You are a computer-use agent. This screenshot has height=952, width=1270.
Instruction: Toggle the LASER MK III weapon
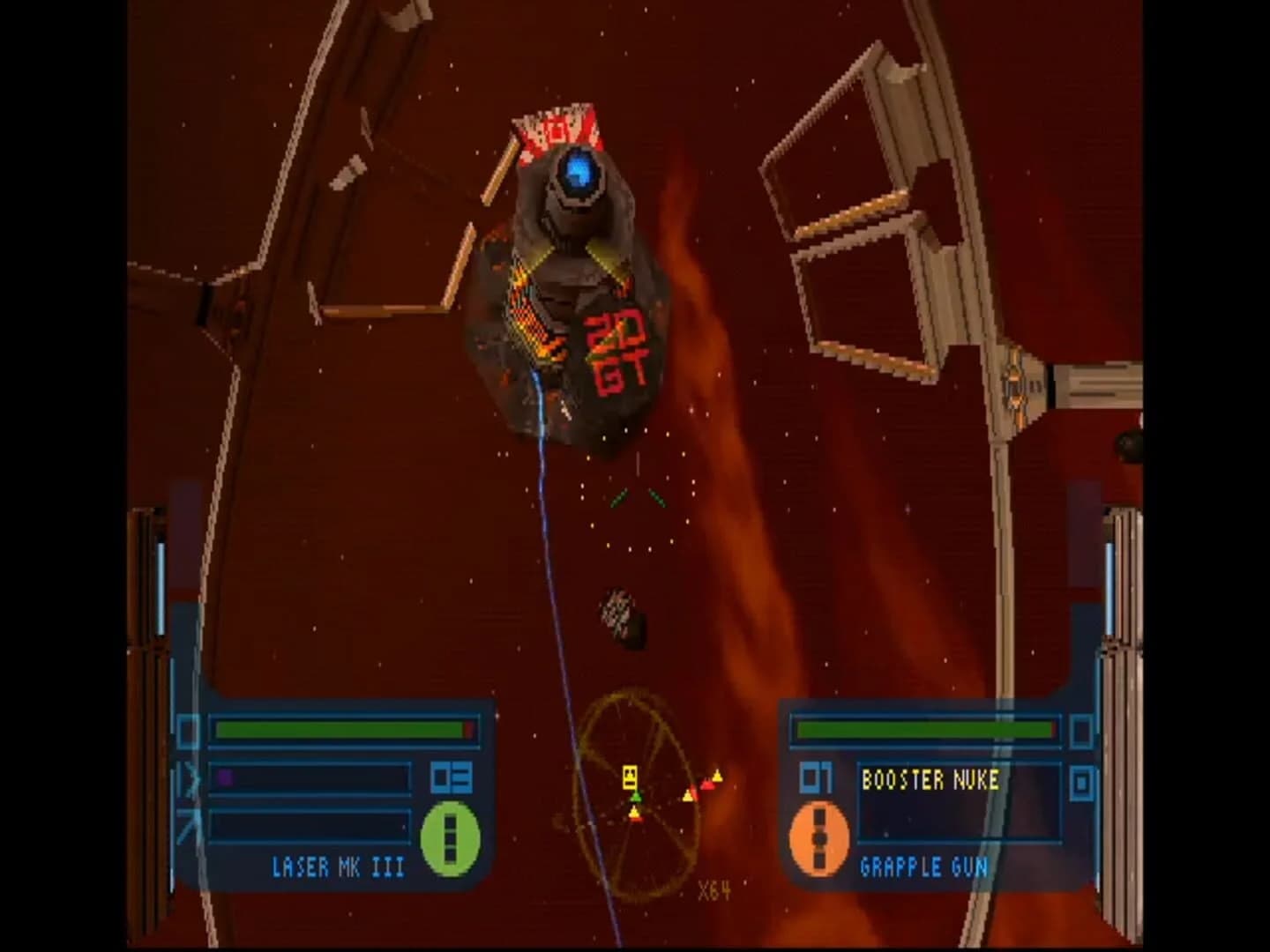[338, 866]
